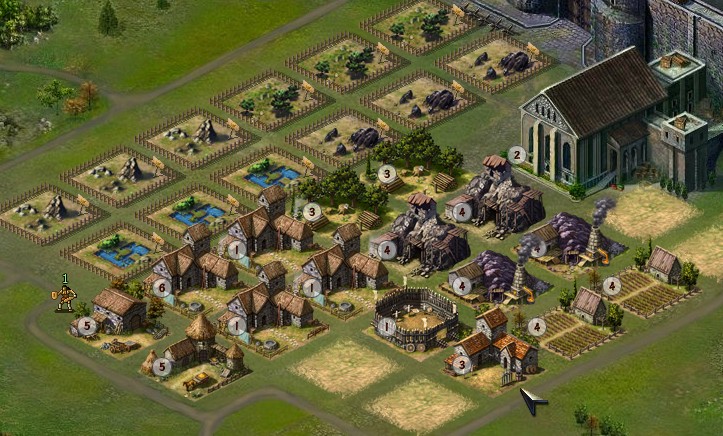
Task: Select the arena's level 1 badge
Action: pos(387,325)
